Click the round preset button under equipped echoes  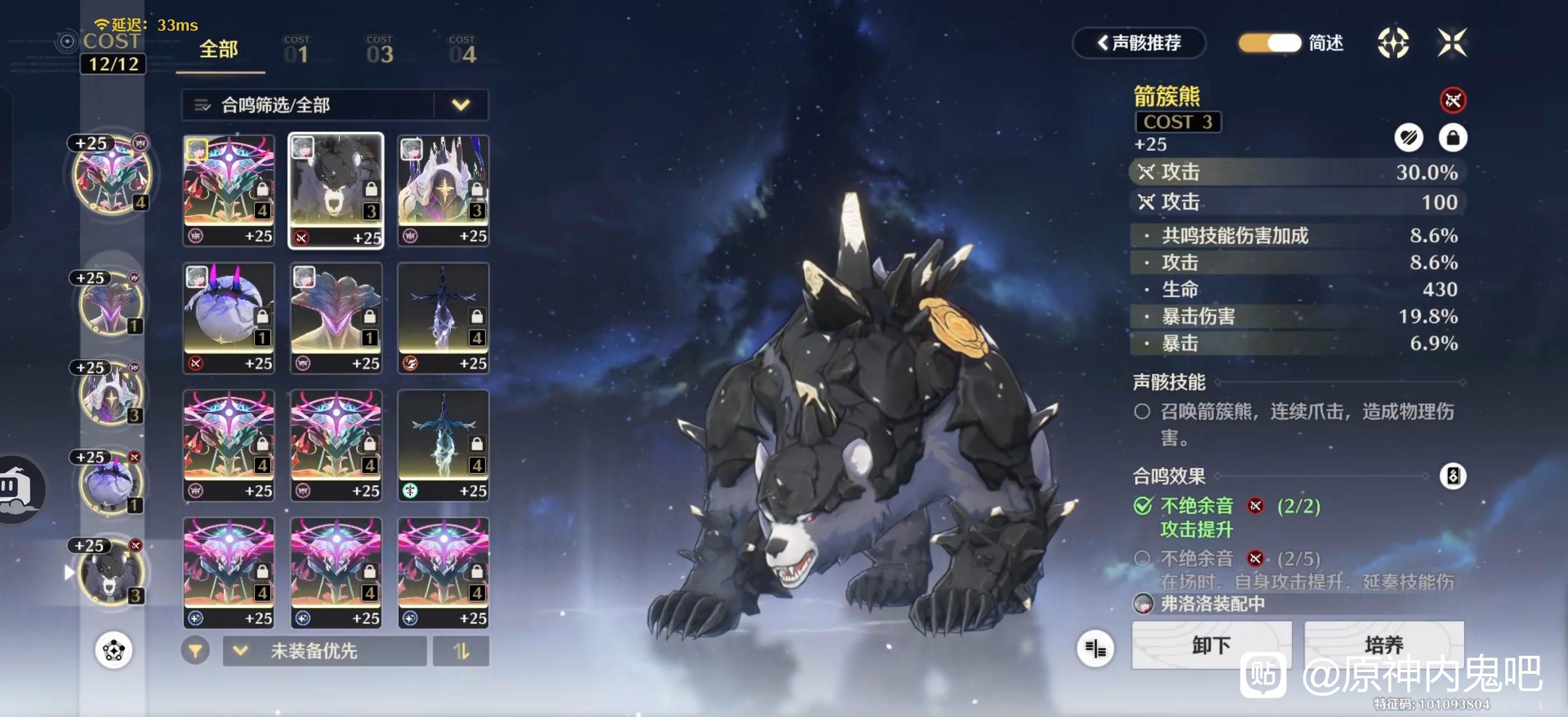point(113,651)
